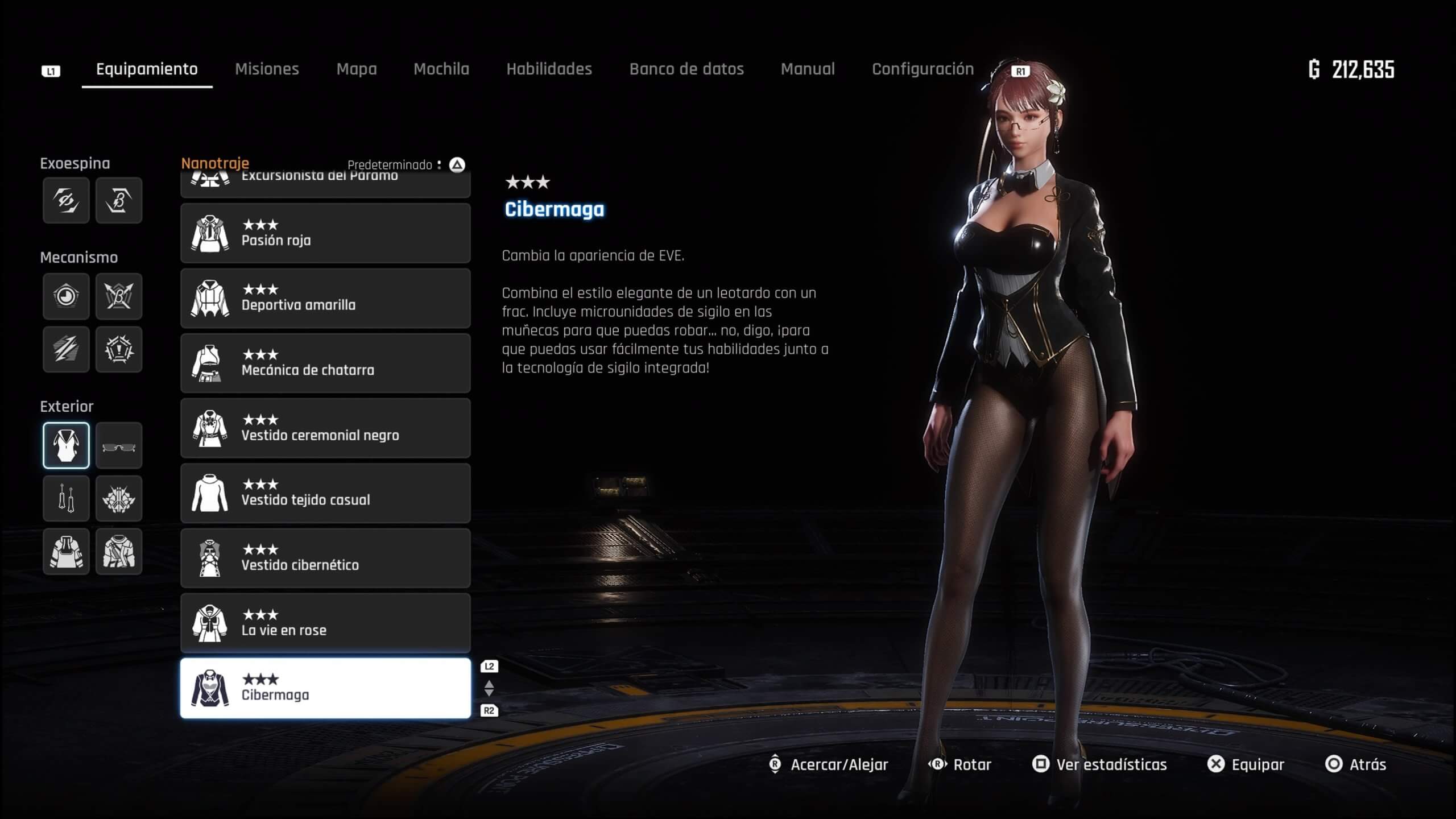1456x819 pixels.
Task: Switch to the Misiones tab
Action: (267, 69)
